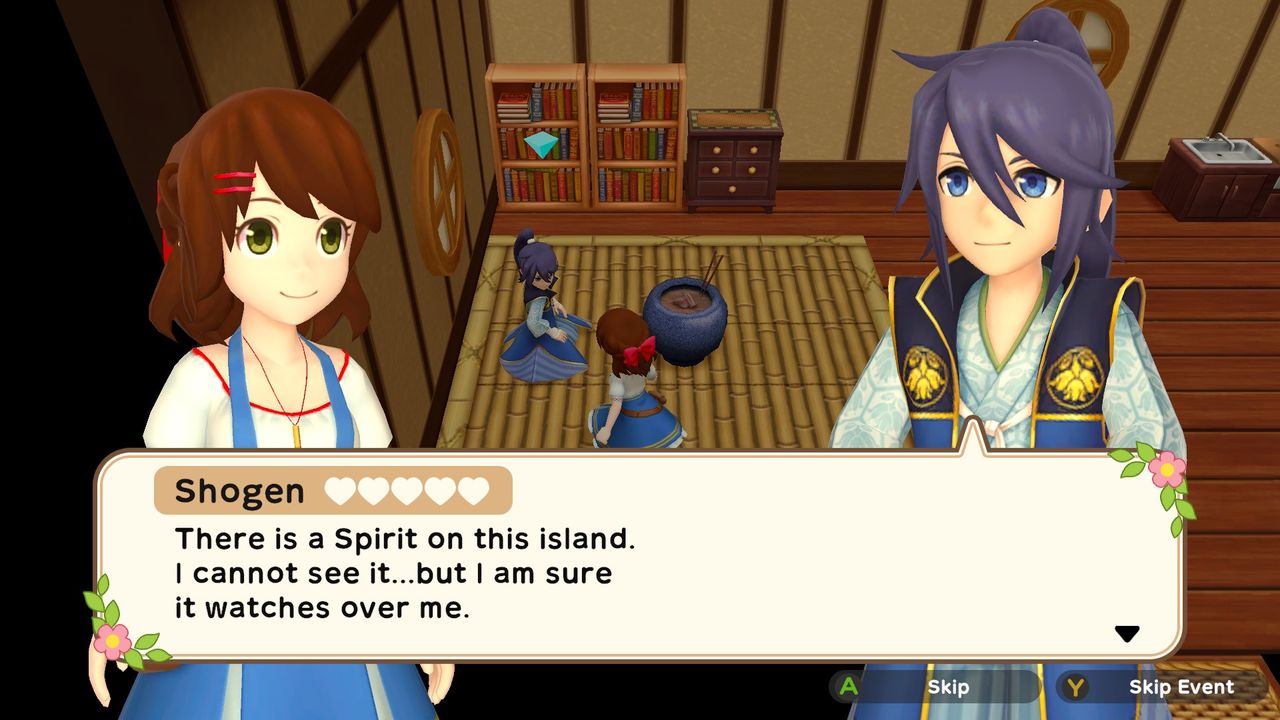Select the first friendship heart icon

pos(338,489)
